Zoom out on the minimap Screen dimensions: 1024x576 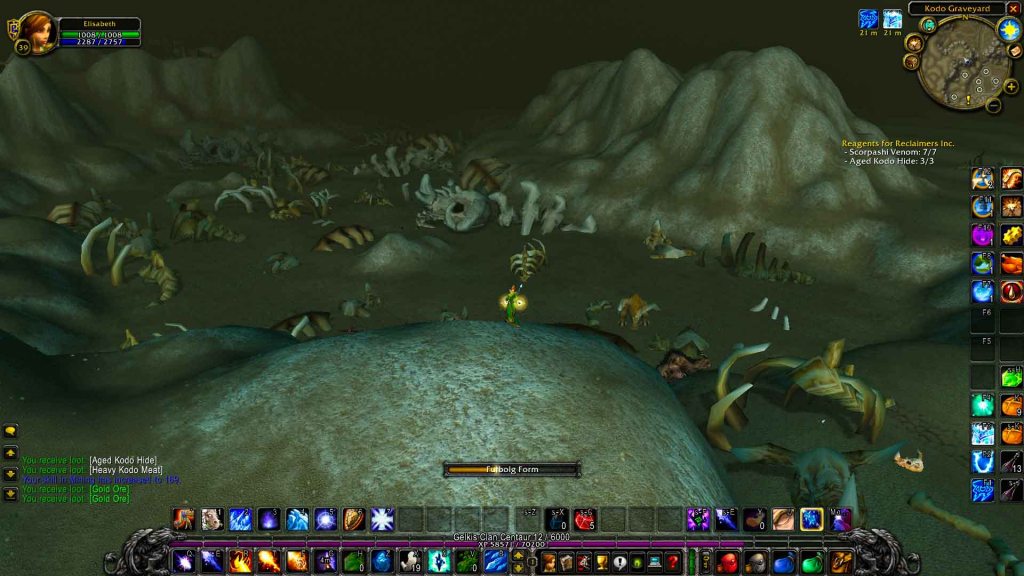coord(993,104)
